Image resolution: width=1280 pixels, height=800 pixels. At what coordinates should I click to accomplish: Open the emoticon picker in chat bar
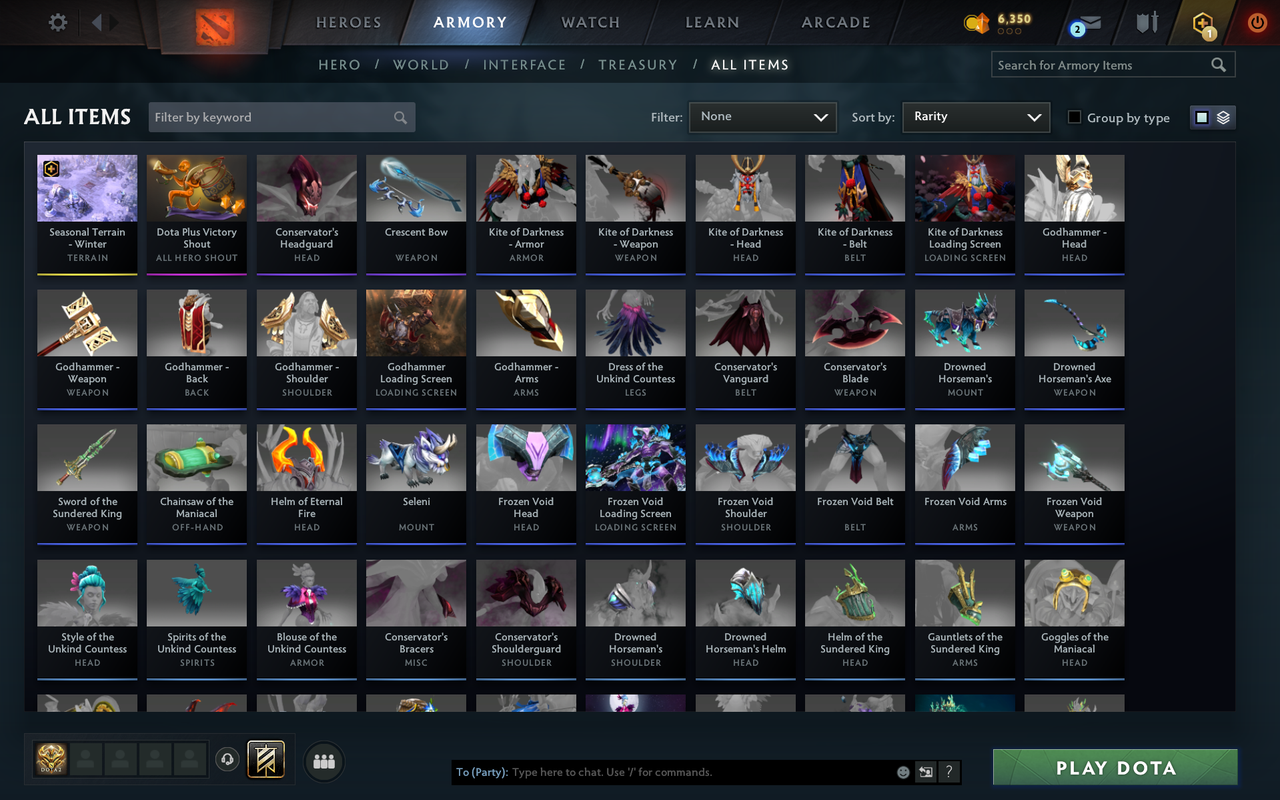[x=901, y=771]
